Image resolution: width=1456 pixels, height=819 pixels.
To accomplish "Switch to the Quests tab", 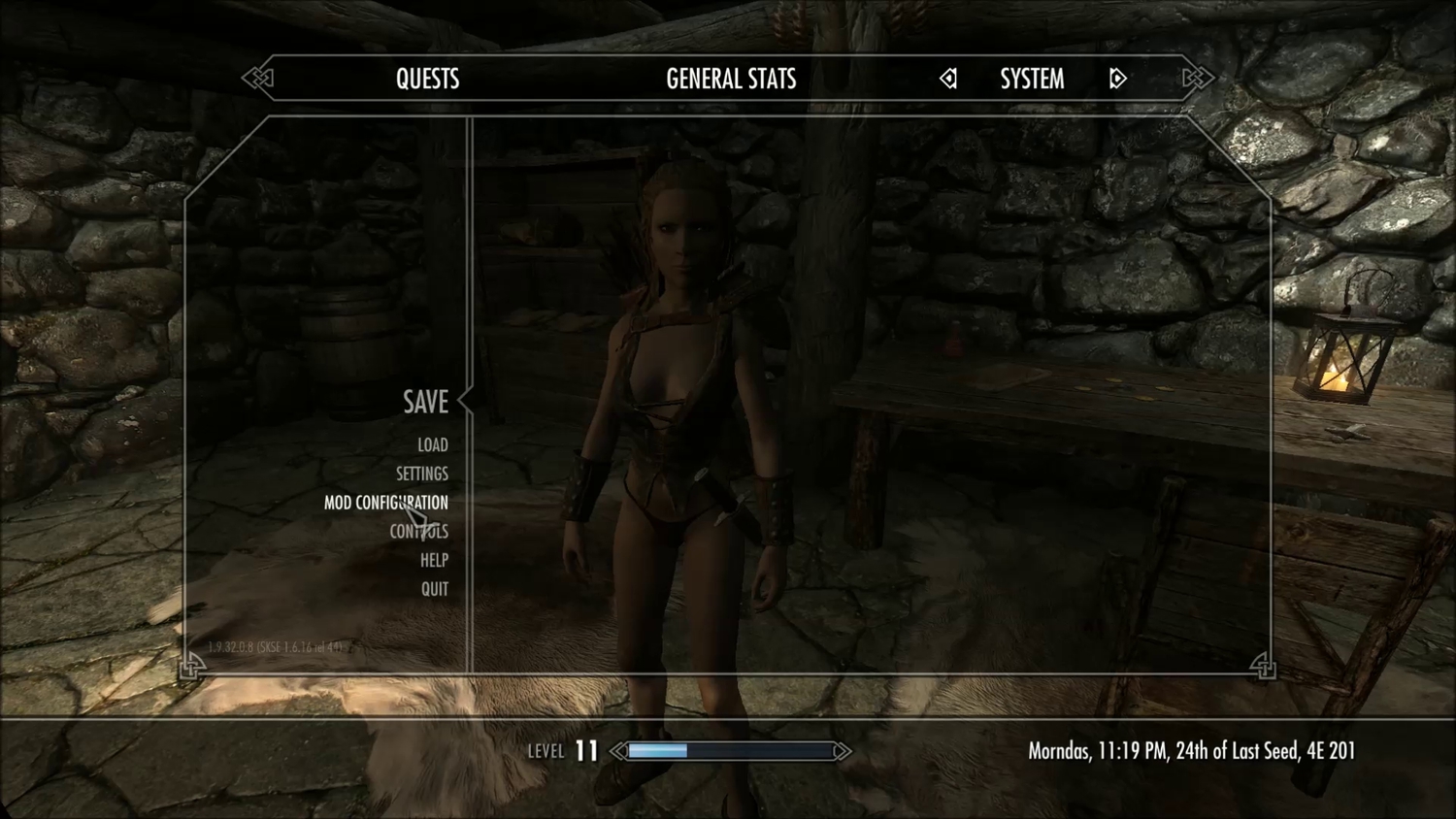I will [427, 79].
